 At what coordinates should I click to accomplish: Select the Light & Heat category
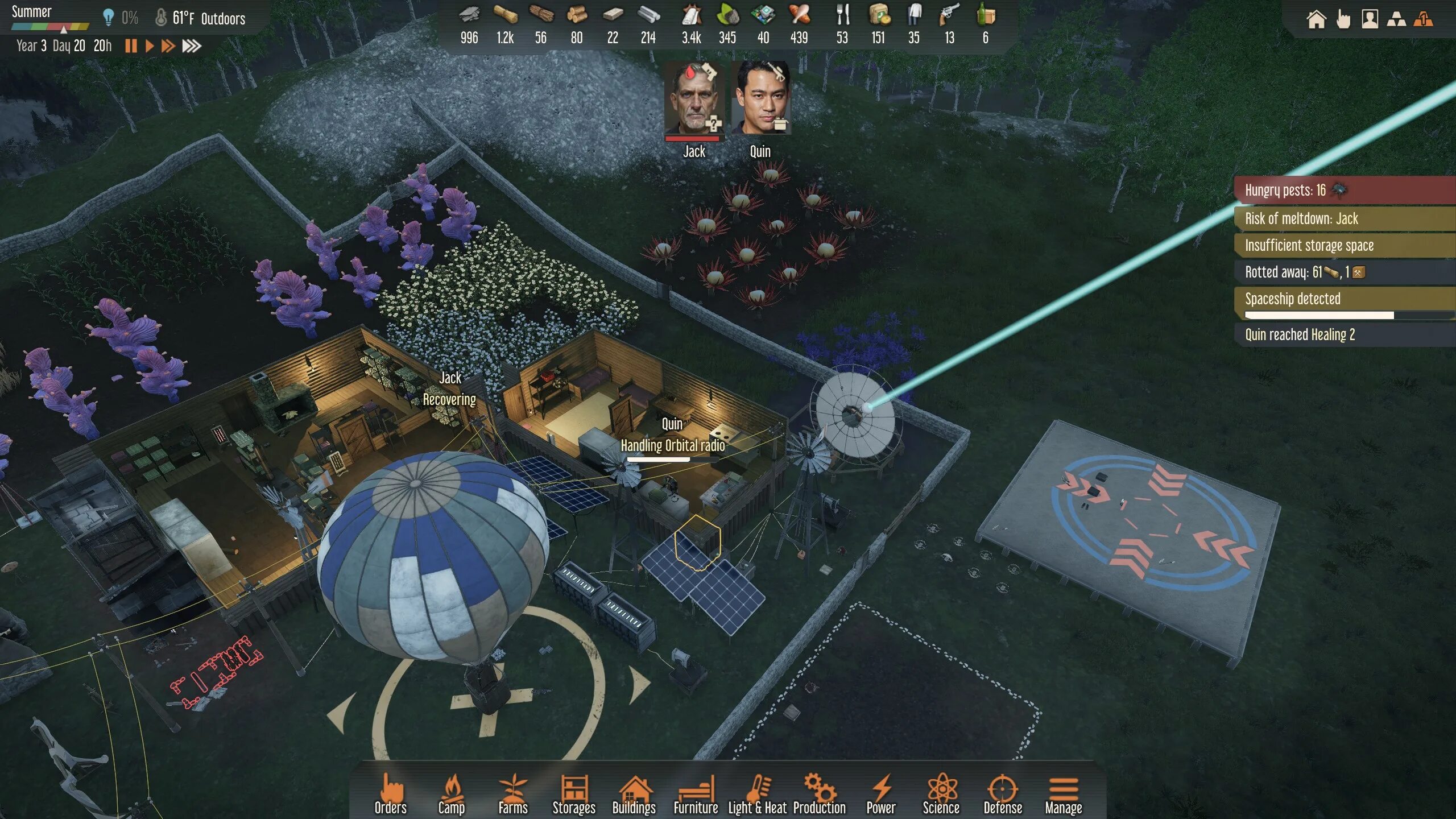pos(757,793)
